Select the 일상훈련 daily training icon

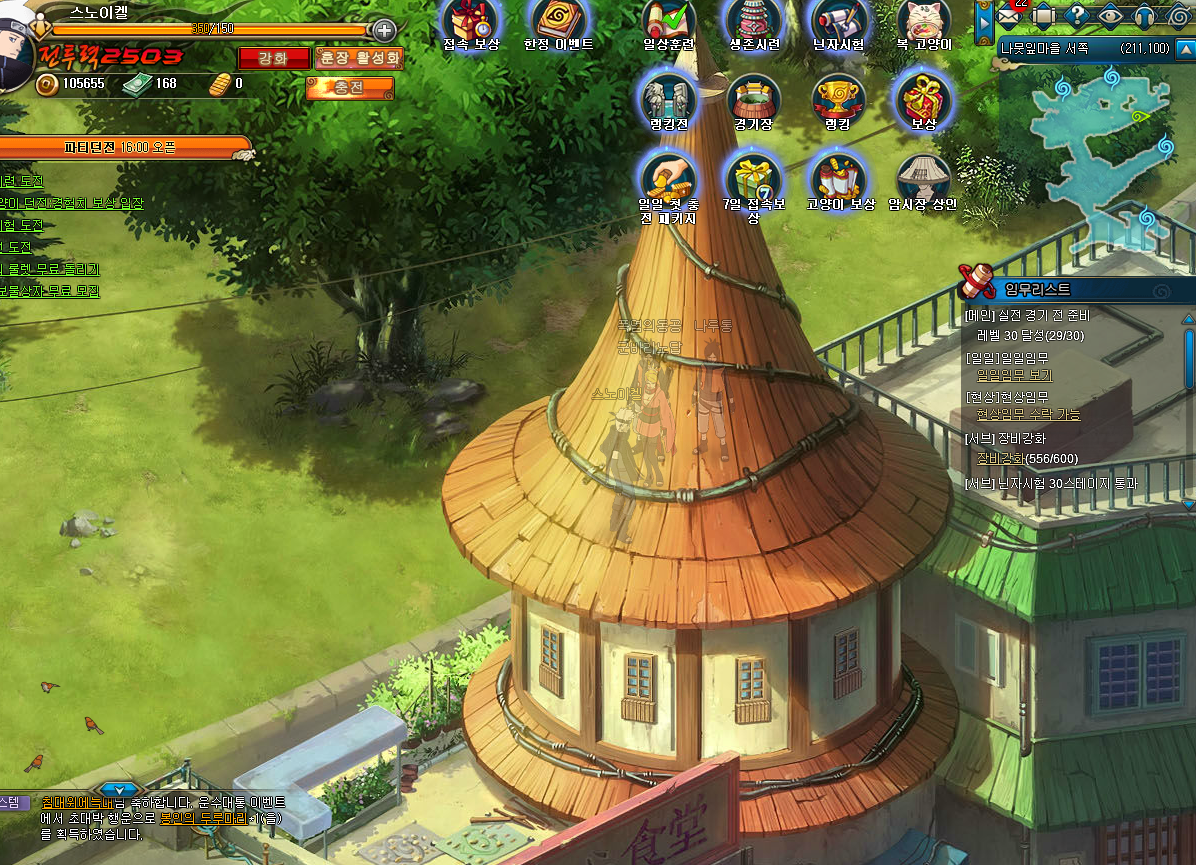click(669, 20)
